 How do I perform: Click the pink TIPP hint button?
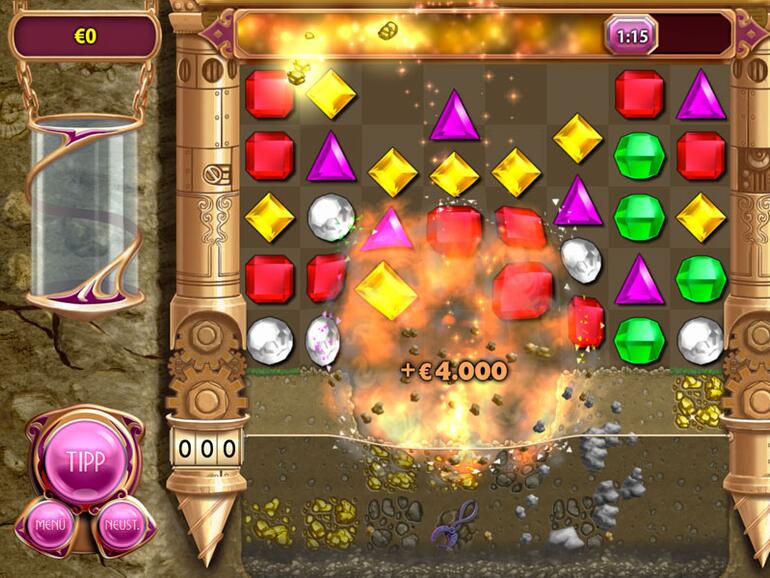(x=84, y=460)
